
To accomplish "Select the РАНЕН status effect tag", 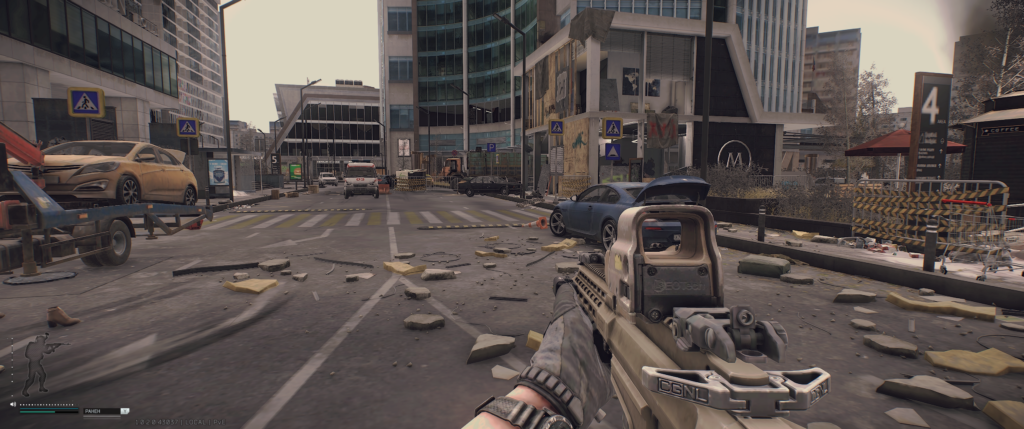I will 94,411.
